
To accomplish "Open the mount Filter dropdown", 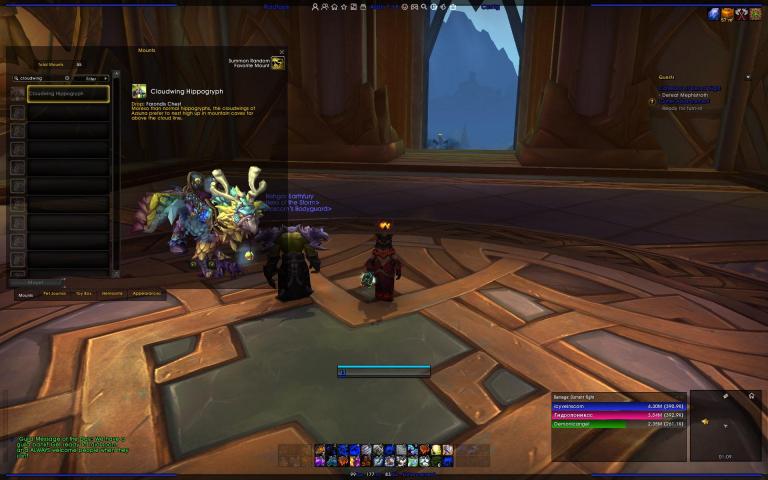I will 97,77.
